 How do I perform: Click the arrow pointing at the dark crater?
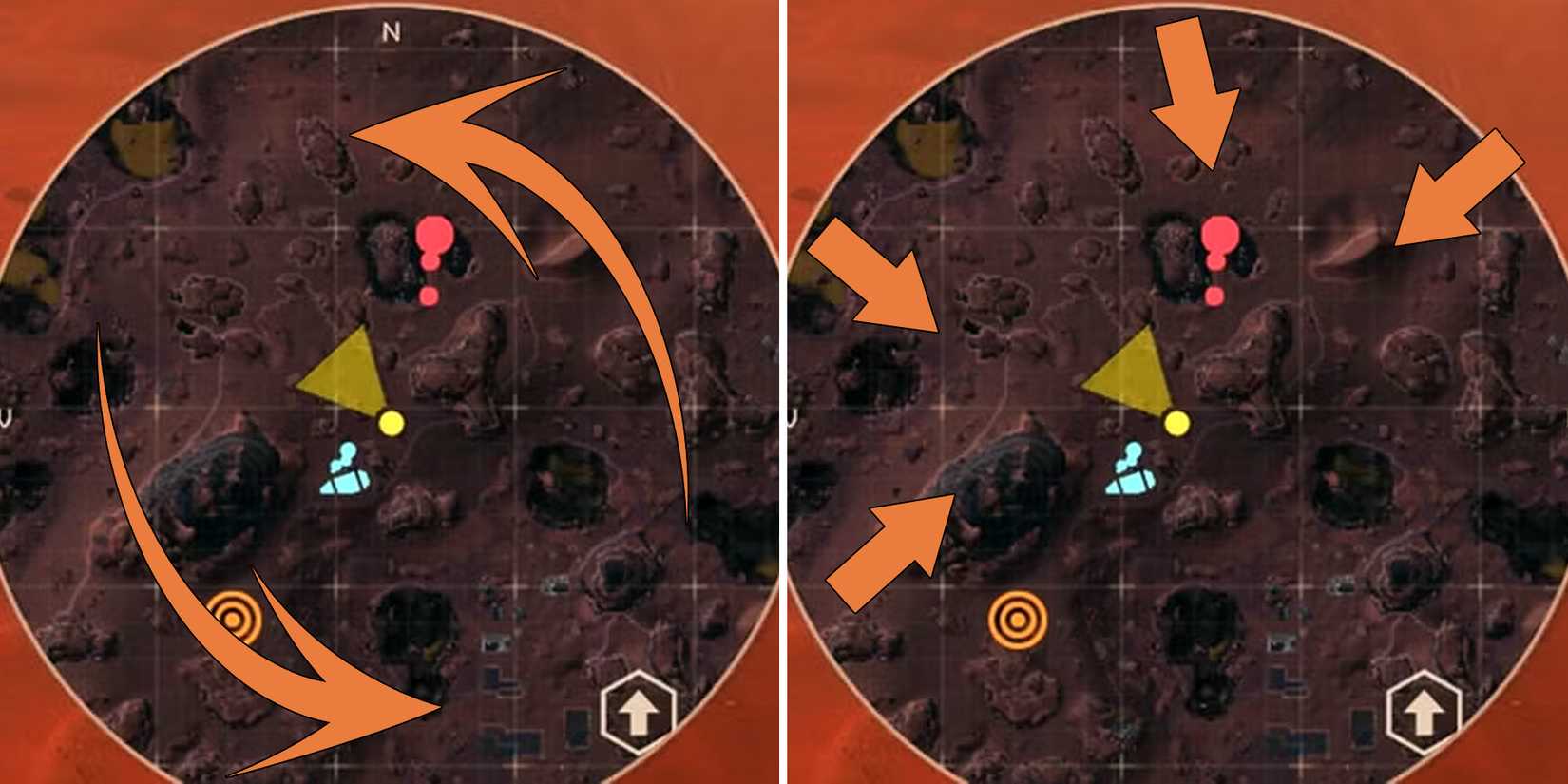pyautogui.click(x=884, y=542)
